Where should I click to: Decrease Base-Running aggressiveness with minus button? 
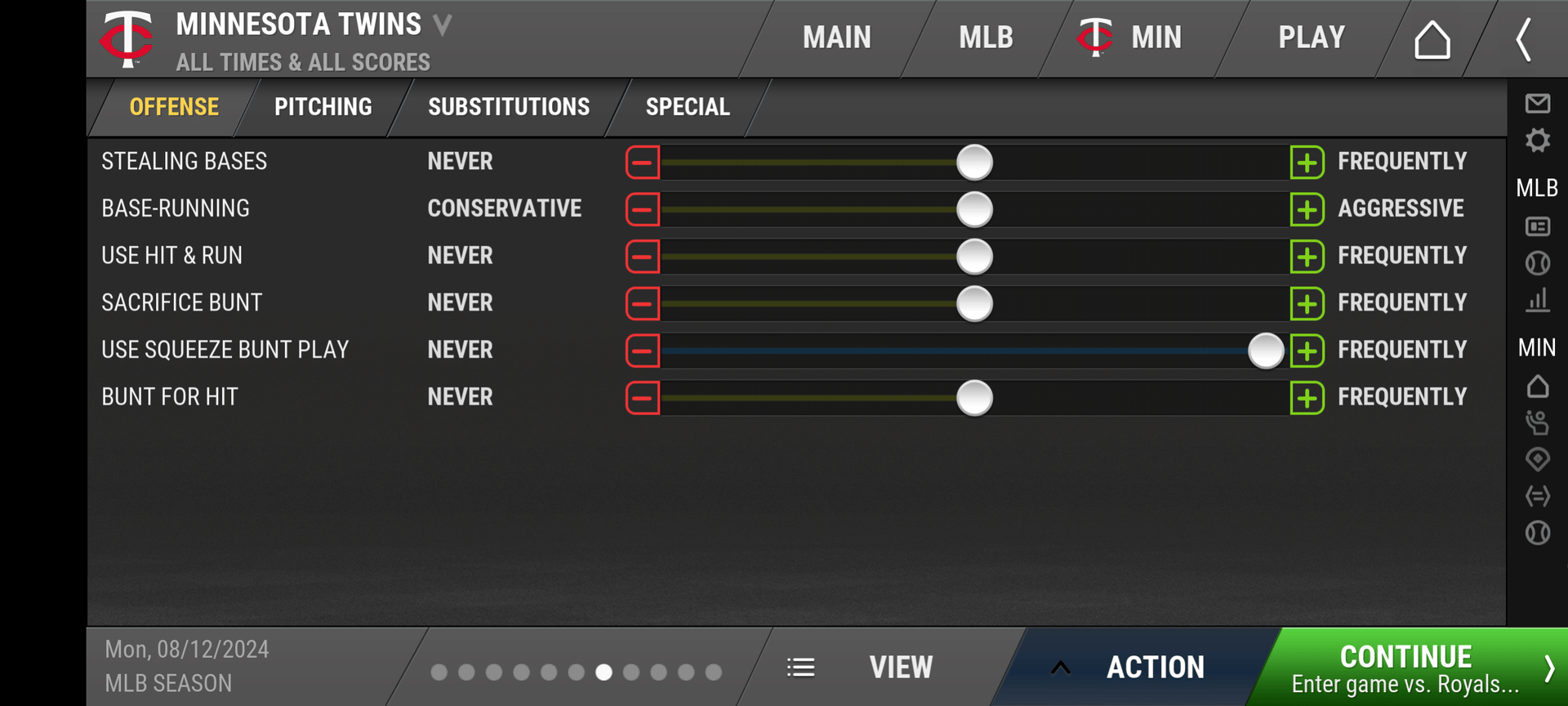pos(643,210)
